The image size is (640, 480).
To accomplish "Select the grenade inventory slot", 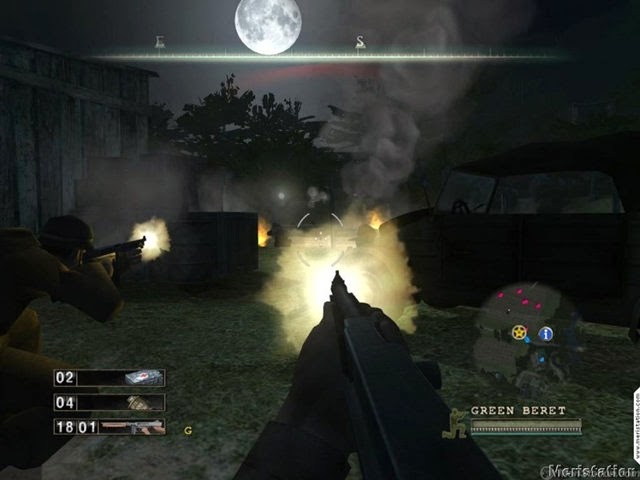I will click(109, 402).
